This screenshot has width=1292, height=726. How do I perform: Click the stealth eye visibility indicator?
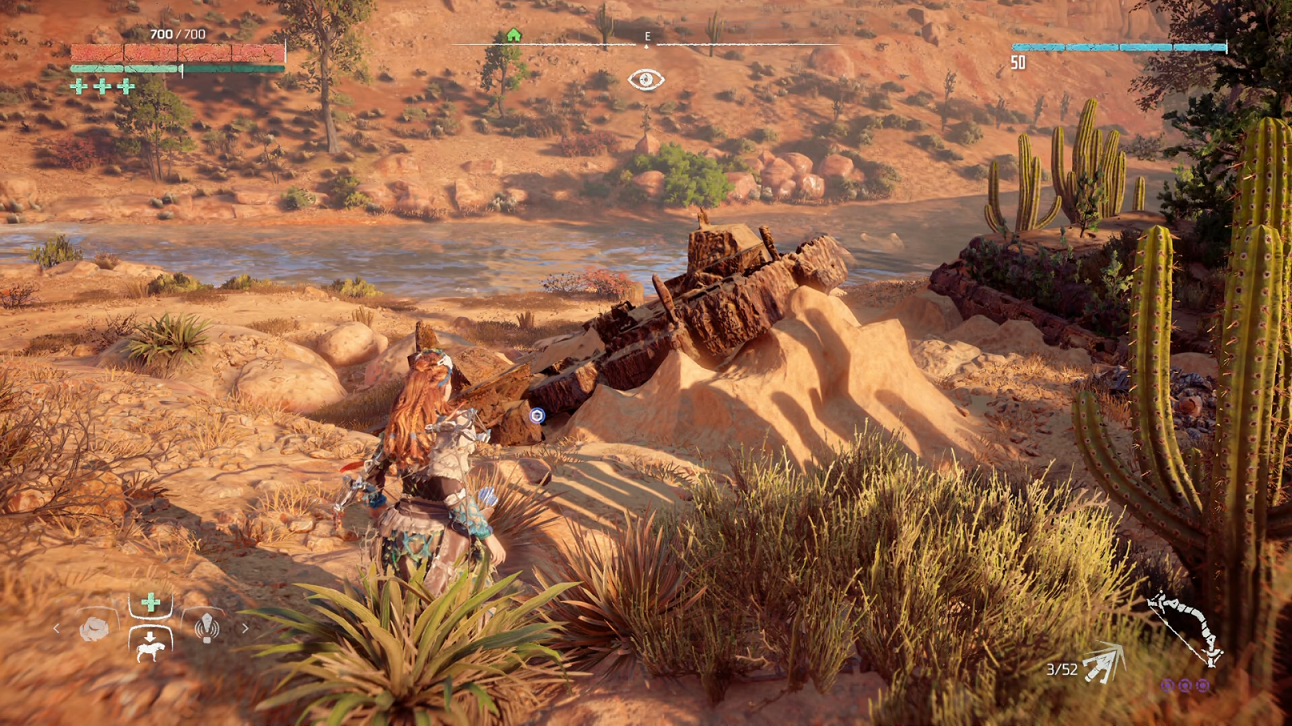(x=646, y=80)
